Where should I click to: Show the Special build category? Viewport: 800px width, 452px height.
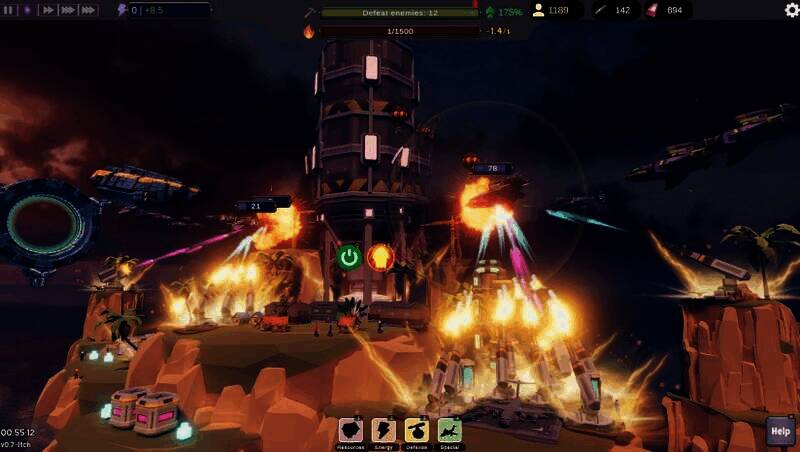[450, 431]
